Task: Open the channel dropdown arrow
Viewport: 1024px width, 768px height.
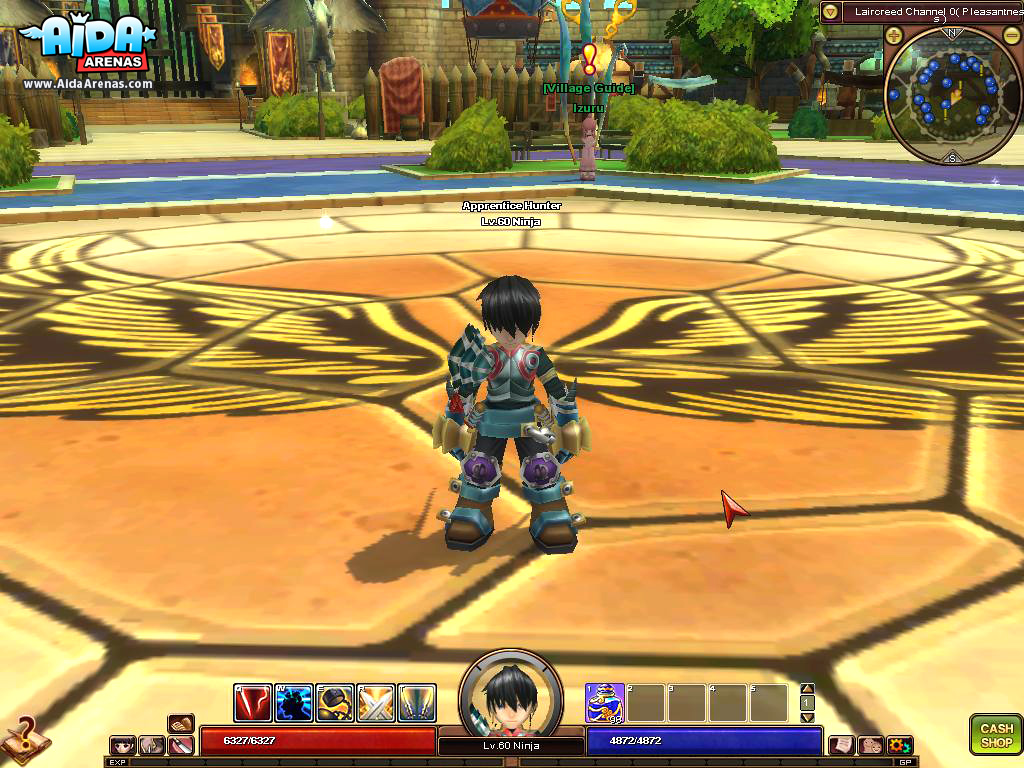Action: click(x=830, y=12)
